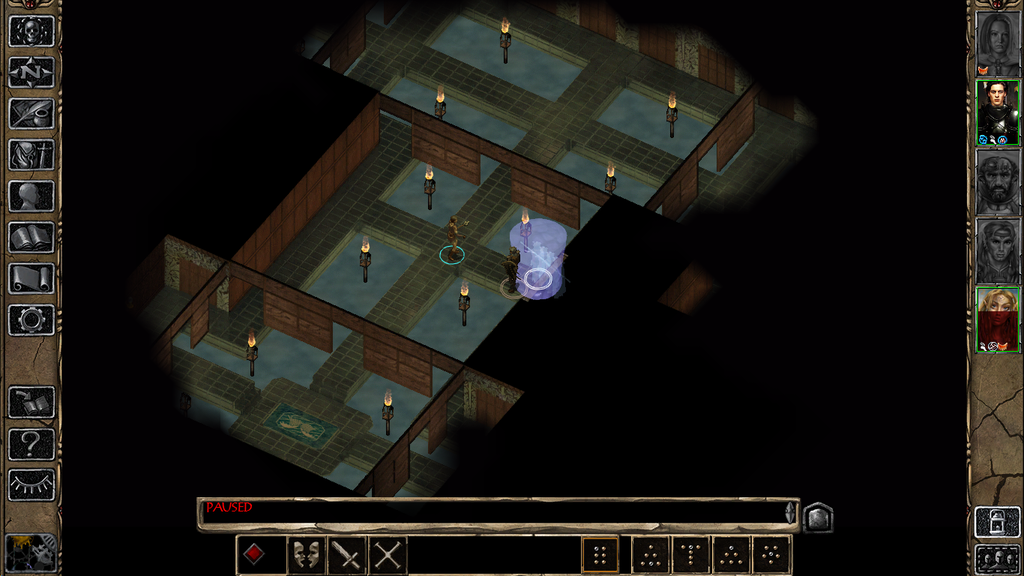
Task: Select the bearded stone portrait
Action: tap(997, 181)
